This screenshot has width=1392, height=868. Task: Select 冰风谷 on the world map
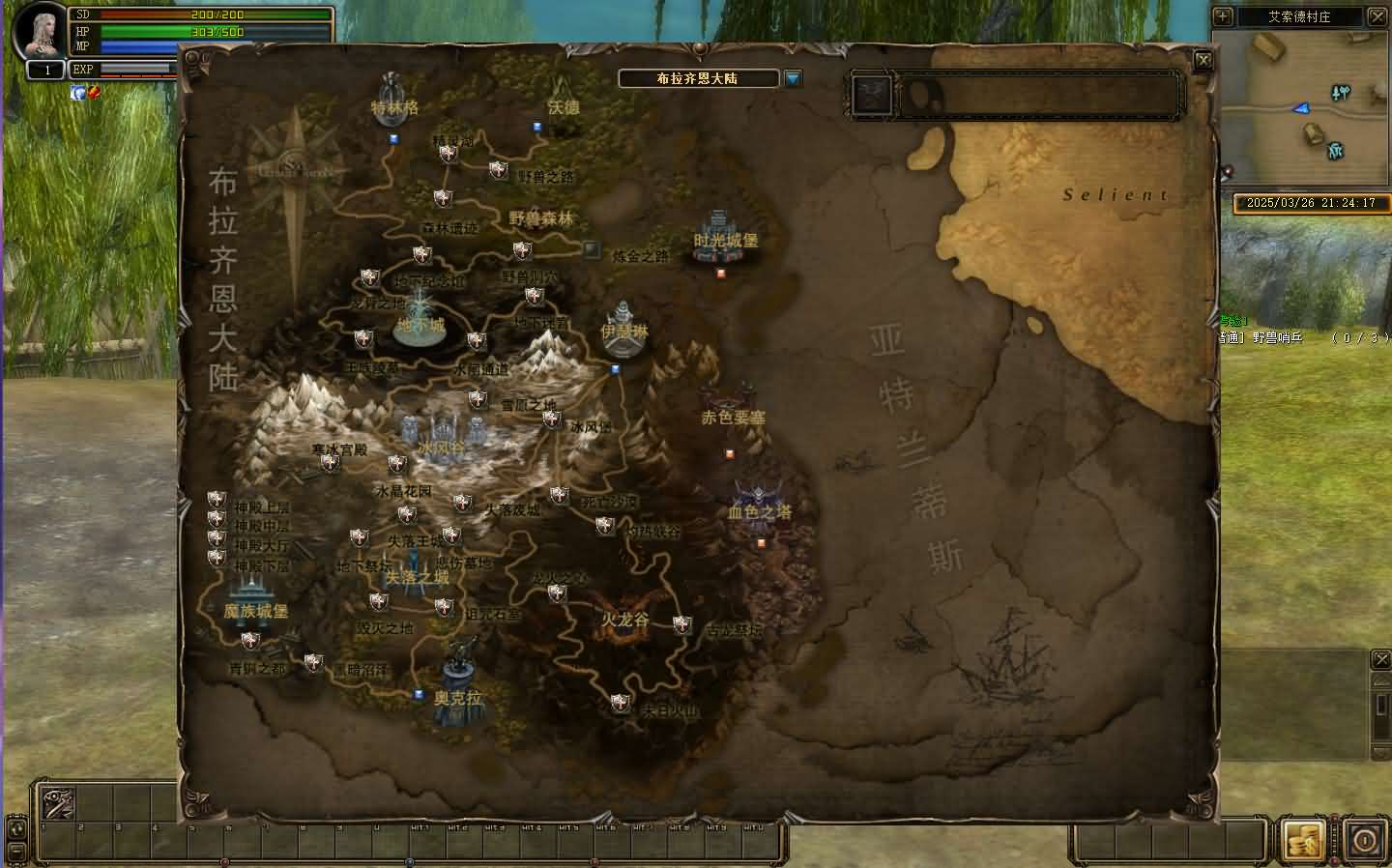click(442, 437)
